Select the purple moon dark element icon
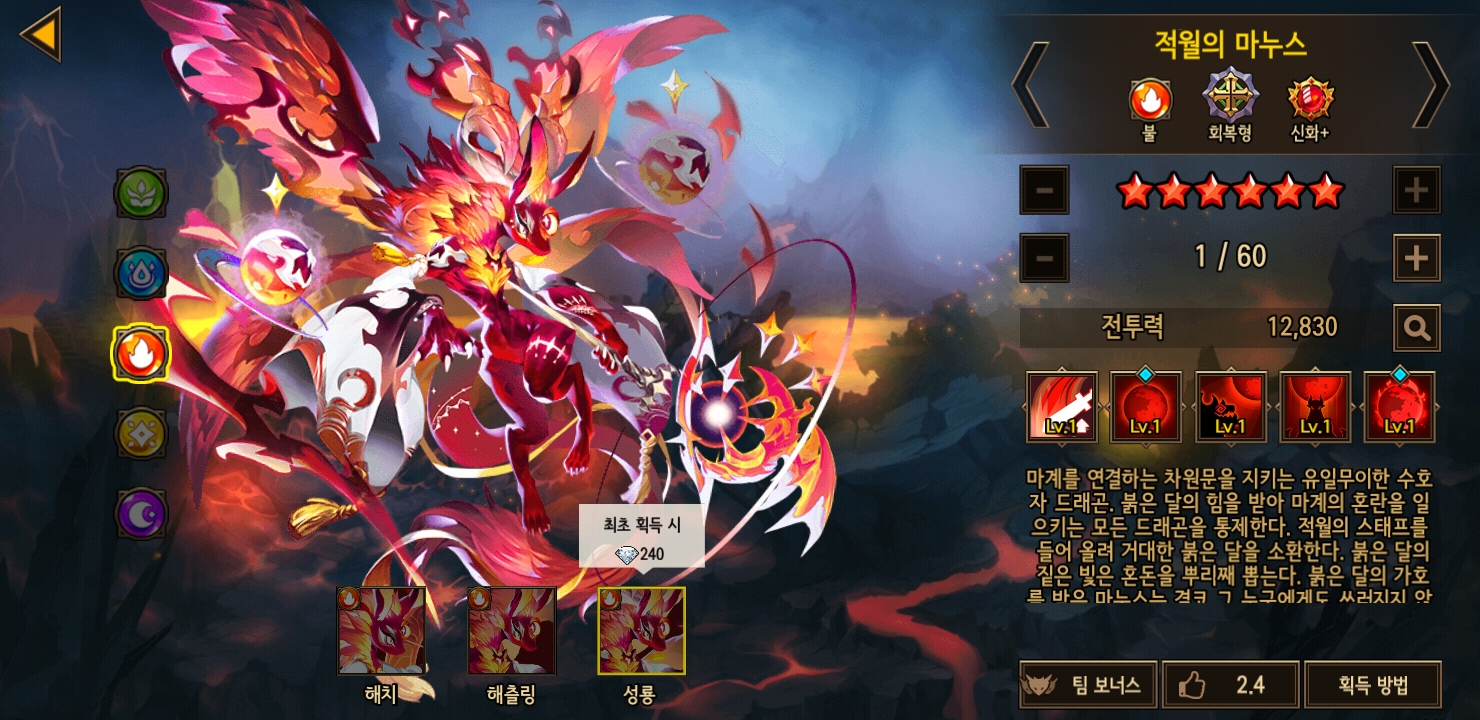1480x720 pixels. [141, 511]
